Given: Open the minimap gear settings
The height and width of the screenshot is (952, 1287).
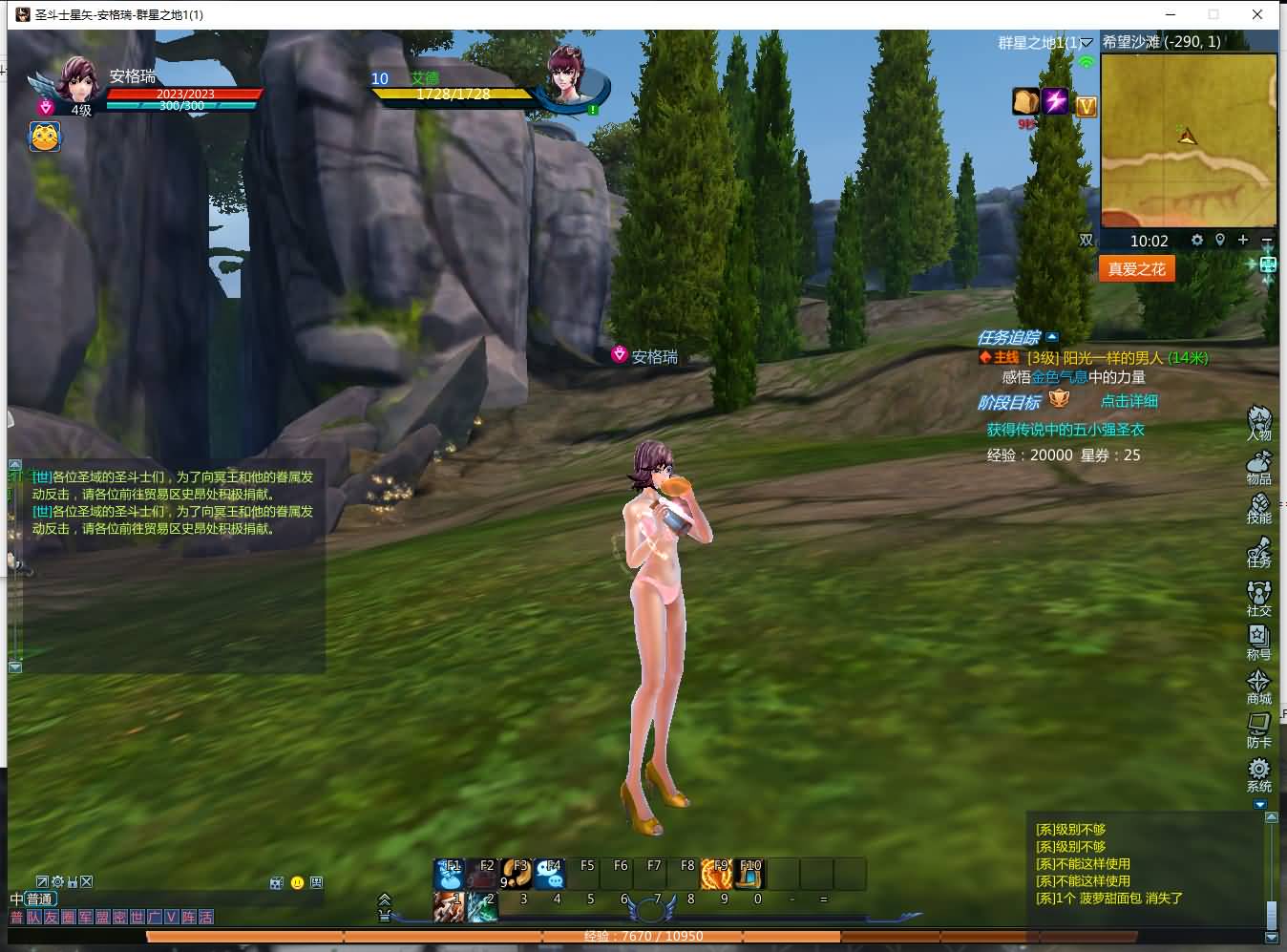Looking at the screenshot, I should 1197,241.
